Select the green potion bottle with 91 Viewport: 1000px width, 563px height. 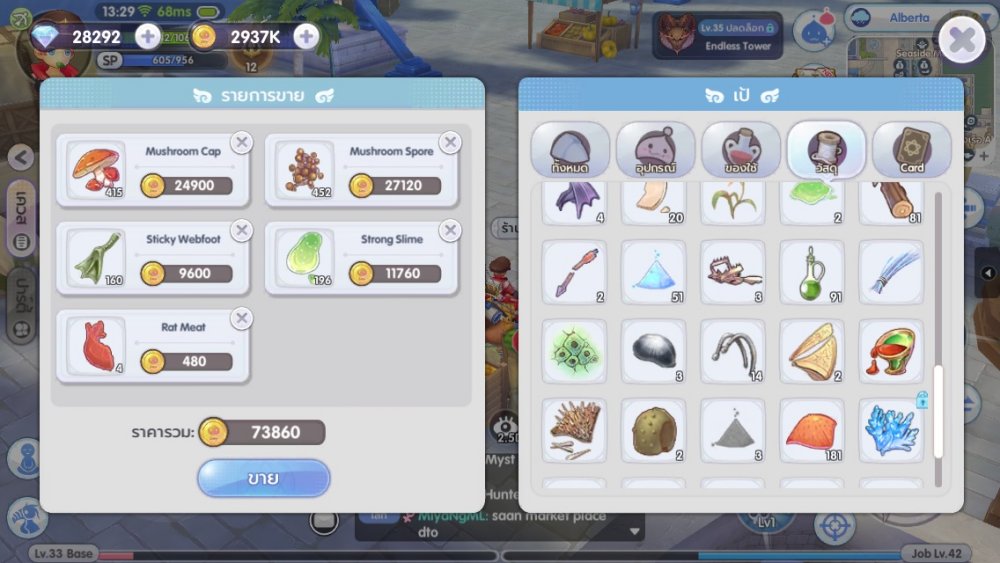[811, 272]
